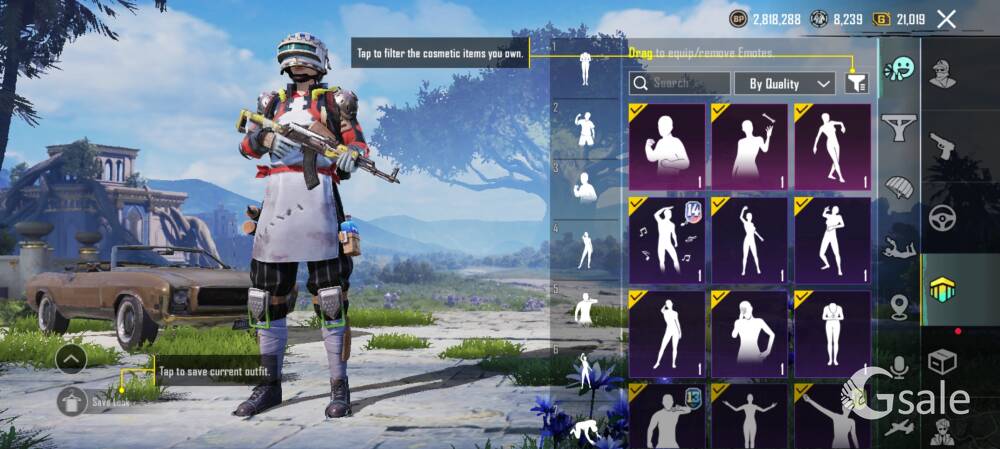
Task: Expand the up-arrow circle above Save Look
Action: pyautogui.click(x=71, y=358)
